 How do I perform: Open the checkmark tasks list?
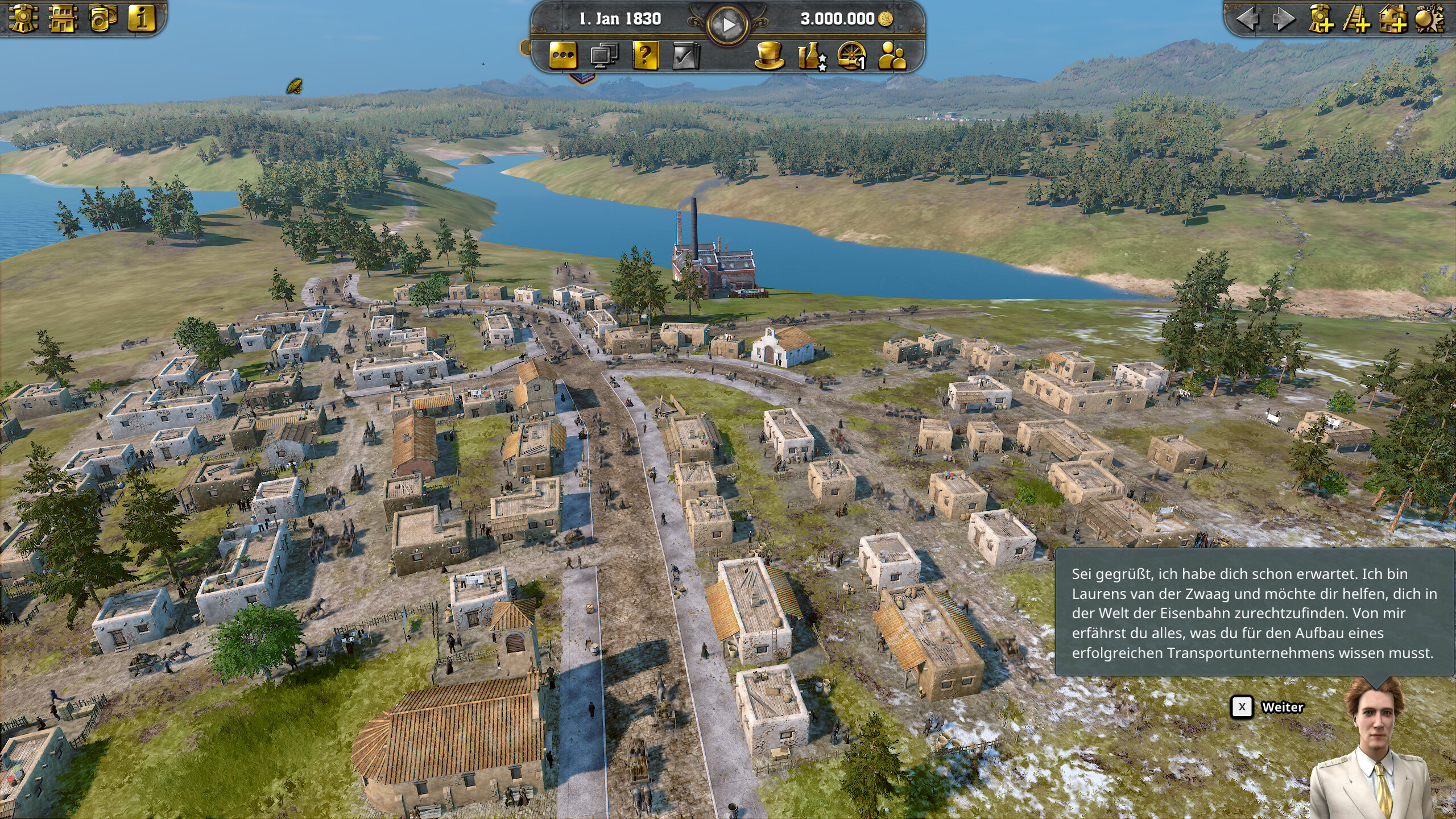685,56
